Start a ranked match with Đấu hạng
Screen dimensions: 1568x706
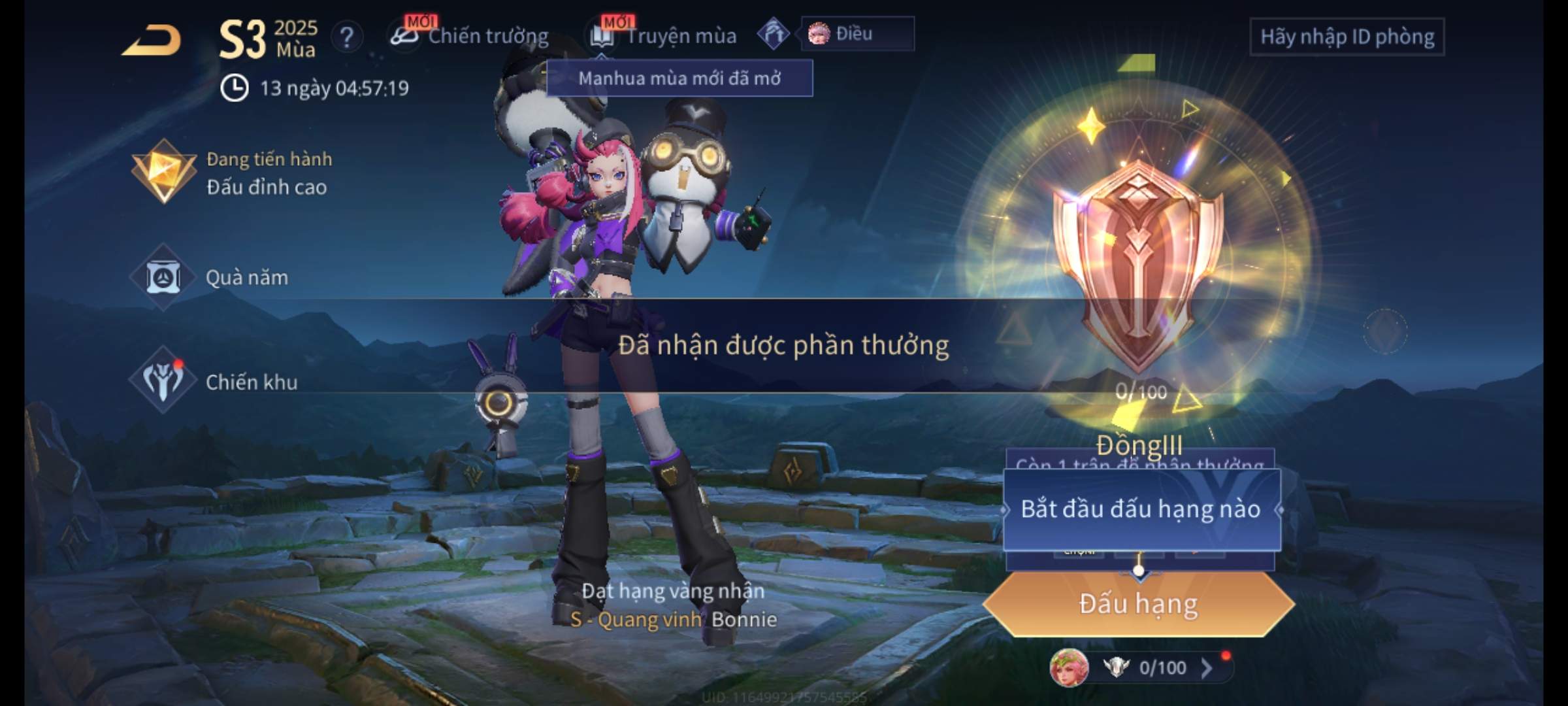click(1138, 603)
